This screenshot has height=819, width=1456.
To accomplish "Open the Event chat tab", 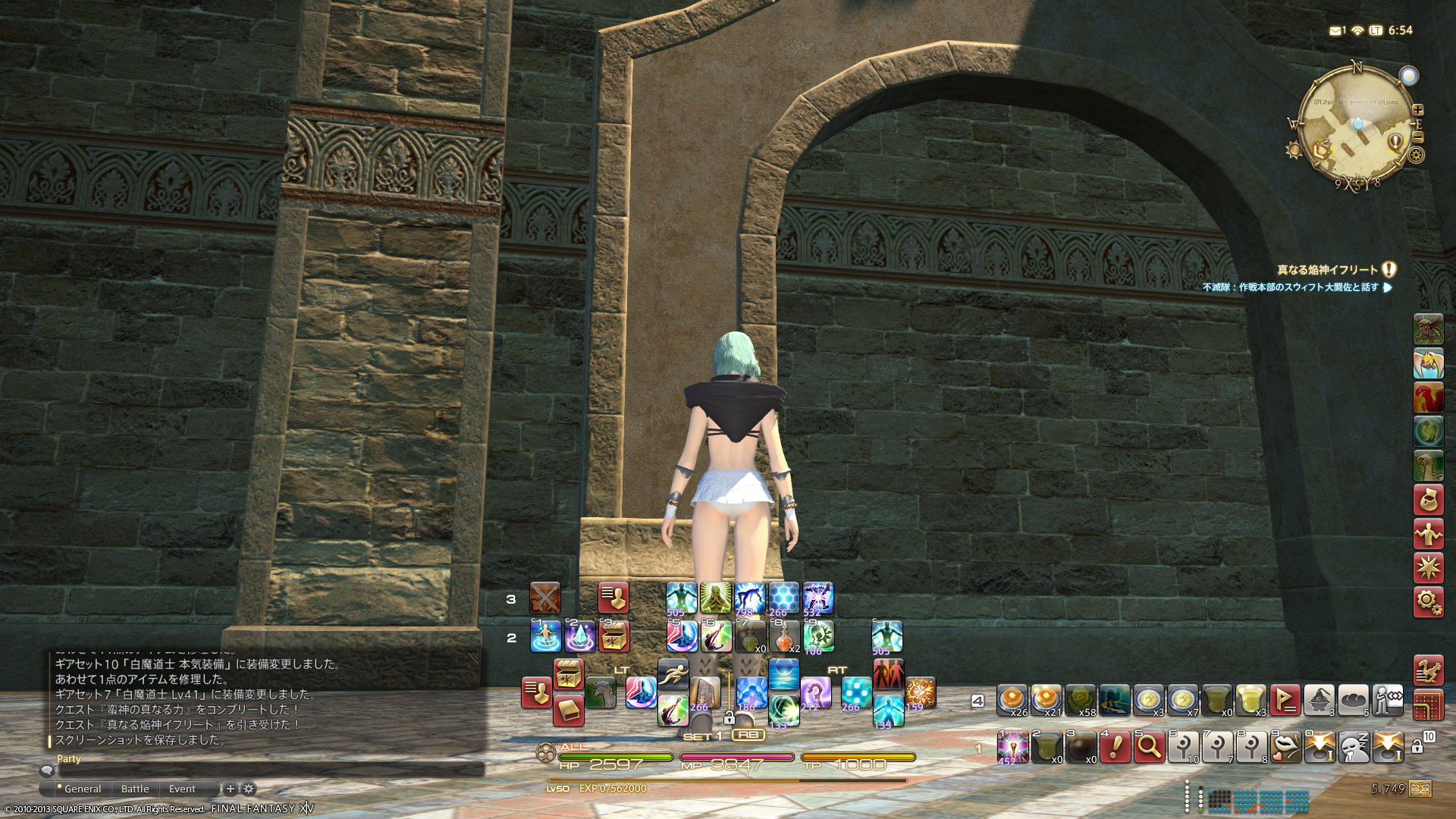I will point(182,789).
